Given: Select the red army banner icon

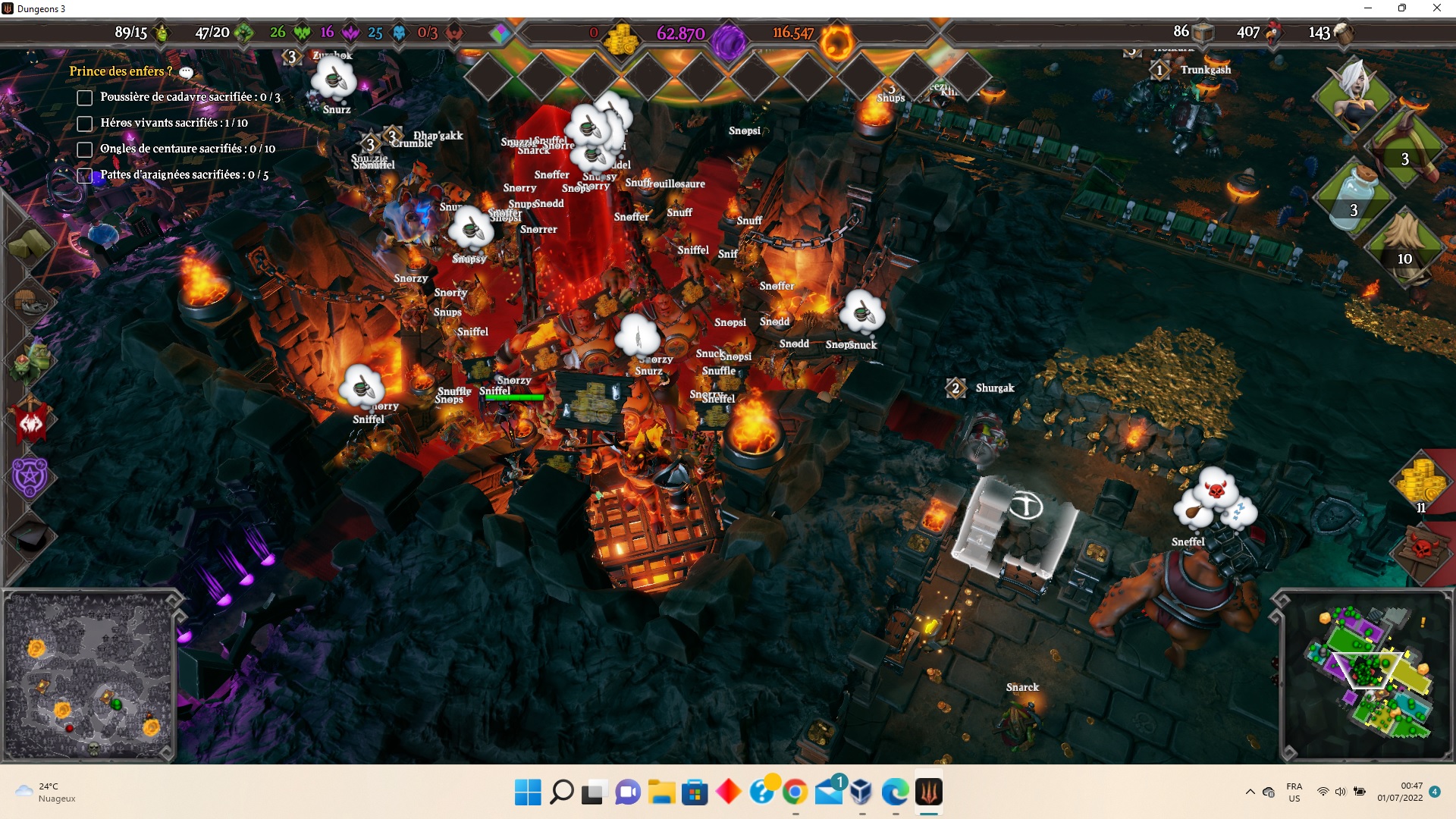Looking at the screenshot, I should click(30, 422).
